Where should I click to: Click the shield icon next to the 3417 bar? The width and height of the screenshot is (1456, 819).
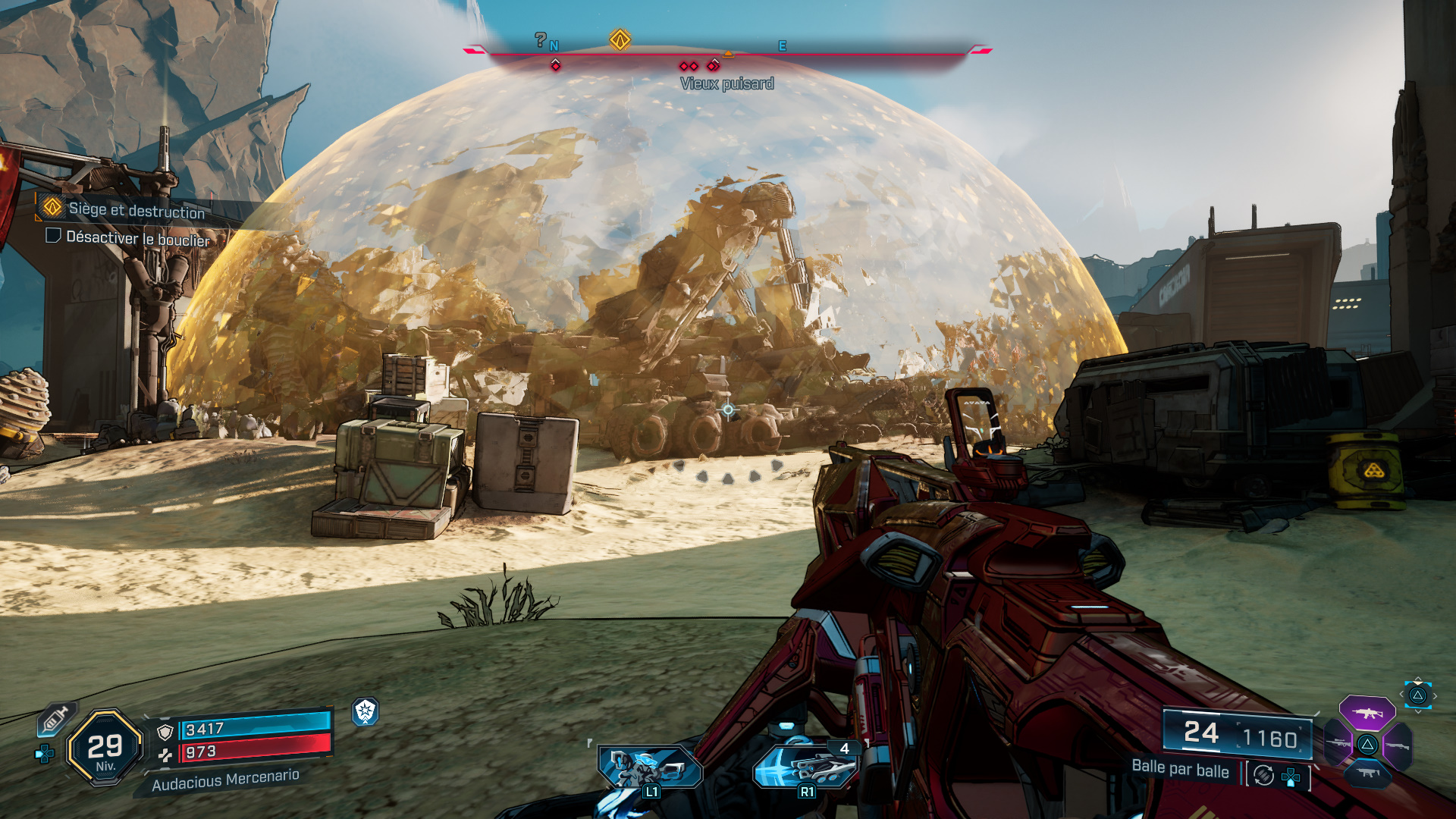tap(165, 733)
